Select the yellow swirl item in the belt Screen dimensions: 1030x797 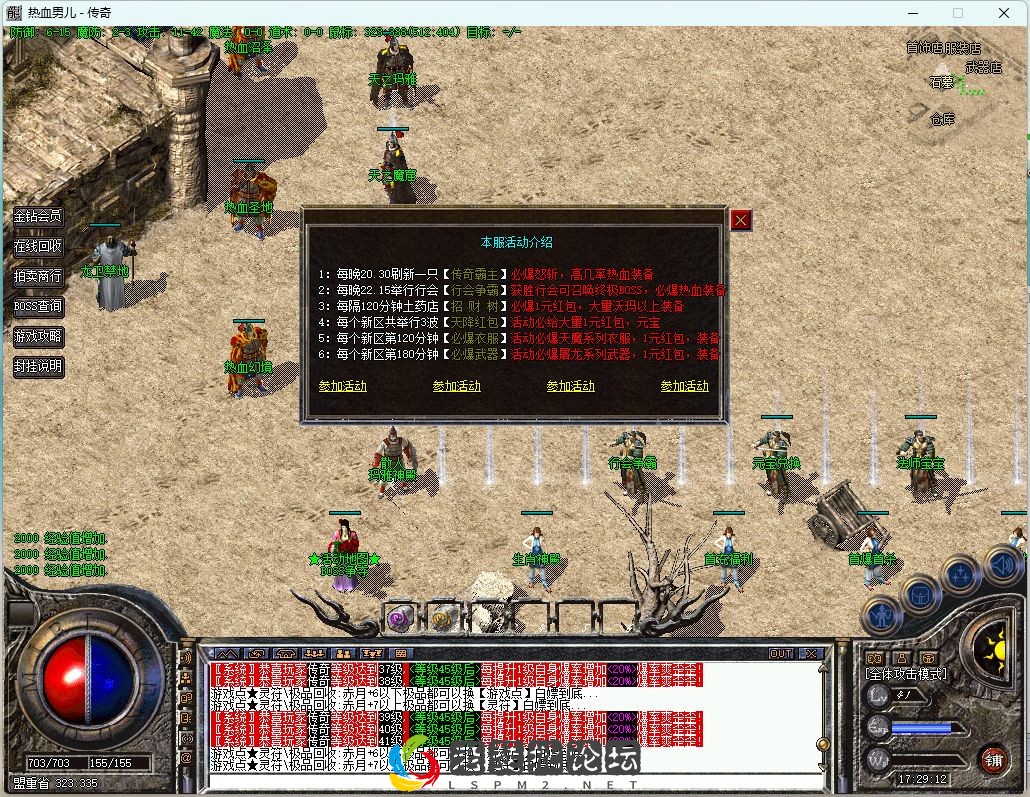(443, 617)
